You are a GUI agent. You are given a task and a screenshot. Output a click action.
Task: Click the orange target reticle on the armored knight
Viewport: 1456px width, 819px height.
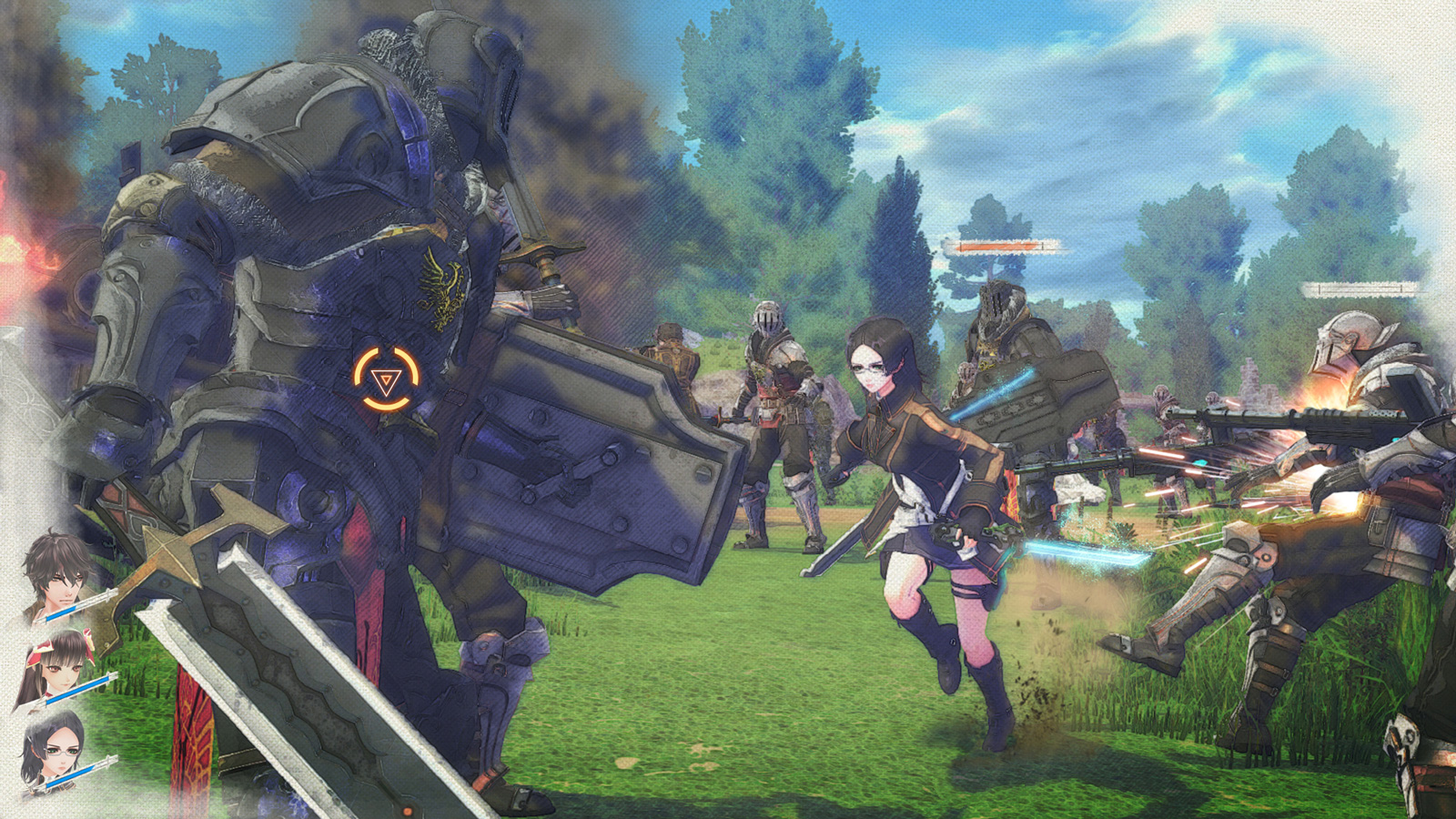click(x=388, y=377)
